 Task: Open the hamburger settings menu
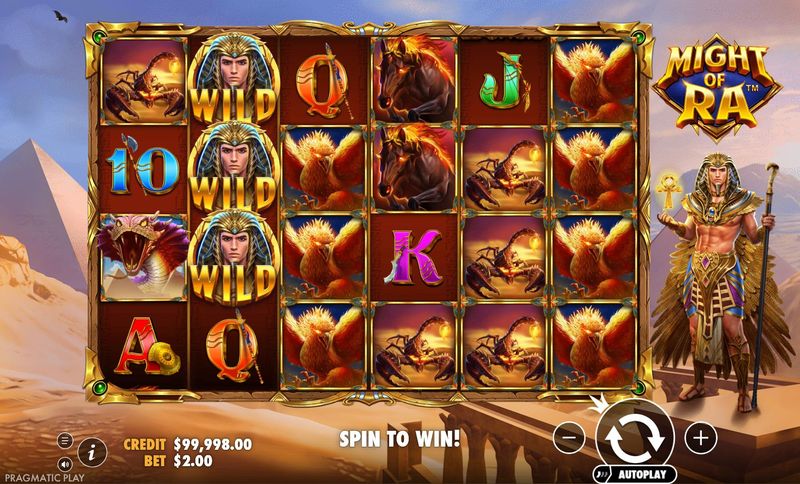coord(65,440)
